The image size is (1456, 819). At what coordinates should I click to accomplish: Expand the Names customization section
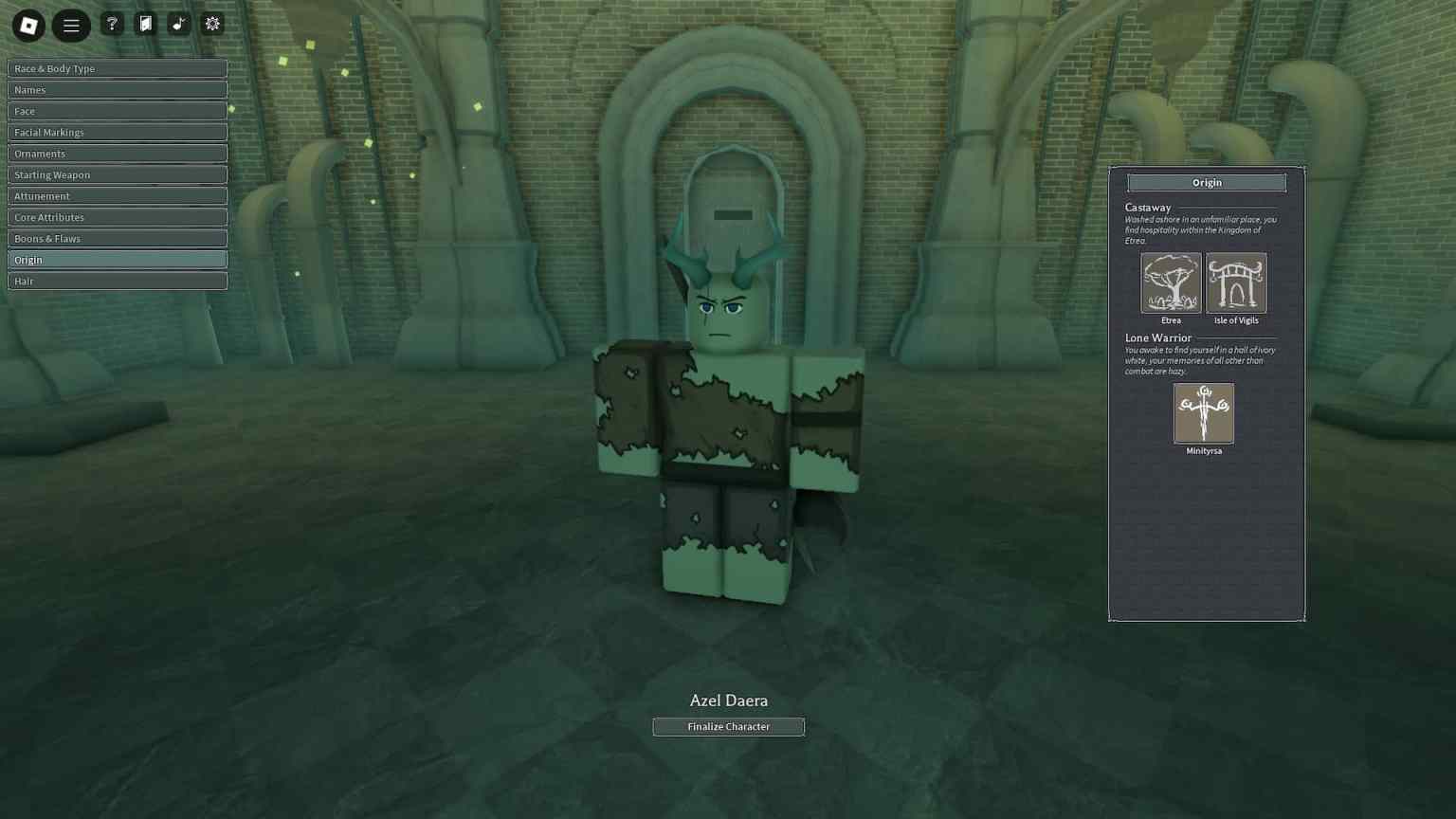point(117,89)
